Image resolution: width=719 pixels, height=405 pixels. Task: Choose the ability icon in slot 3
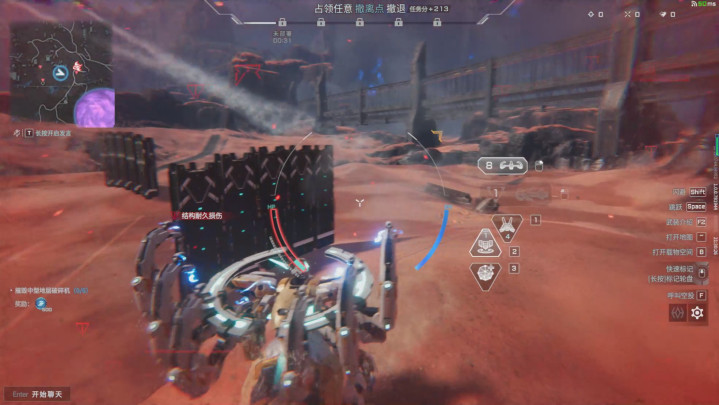point(487,272)
